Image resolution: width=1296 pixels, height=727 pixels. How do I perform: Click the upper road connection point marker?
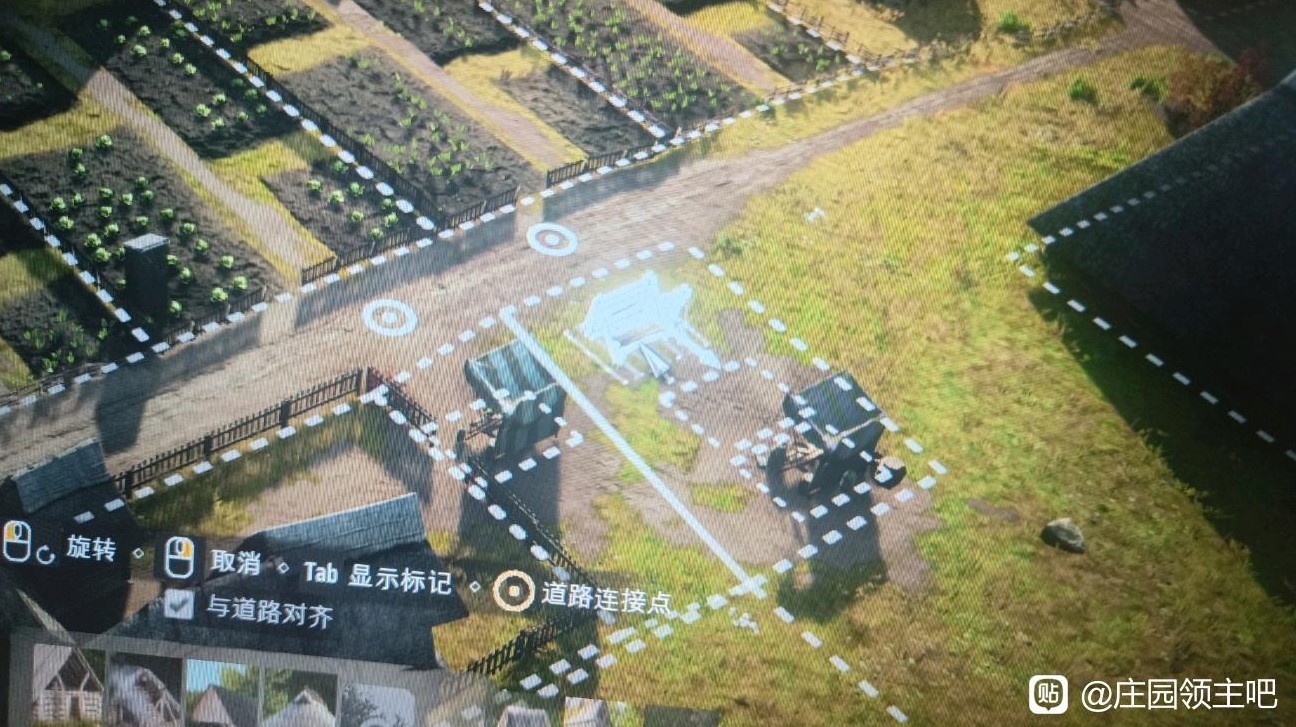pyautogui.click(x=551, y=240)
